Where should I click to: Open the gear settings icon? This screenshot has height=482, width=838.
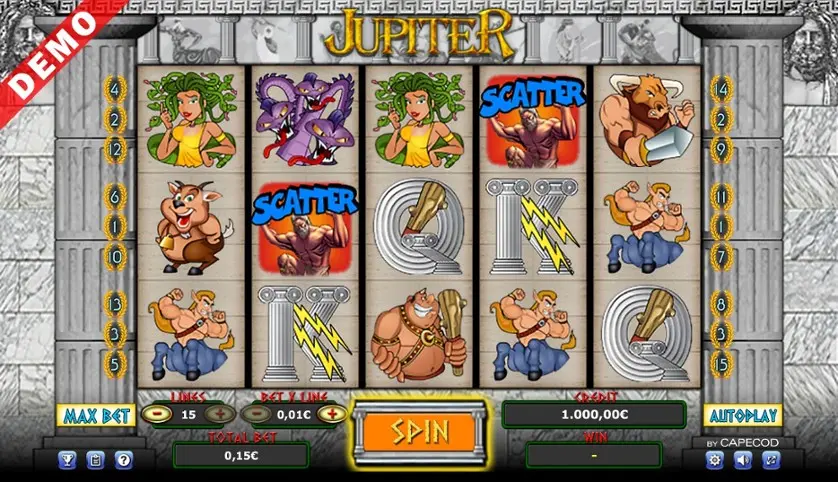click(714, 460)
